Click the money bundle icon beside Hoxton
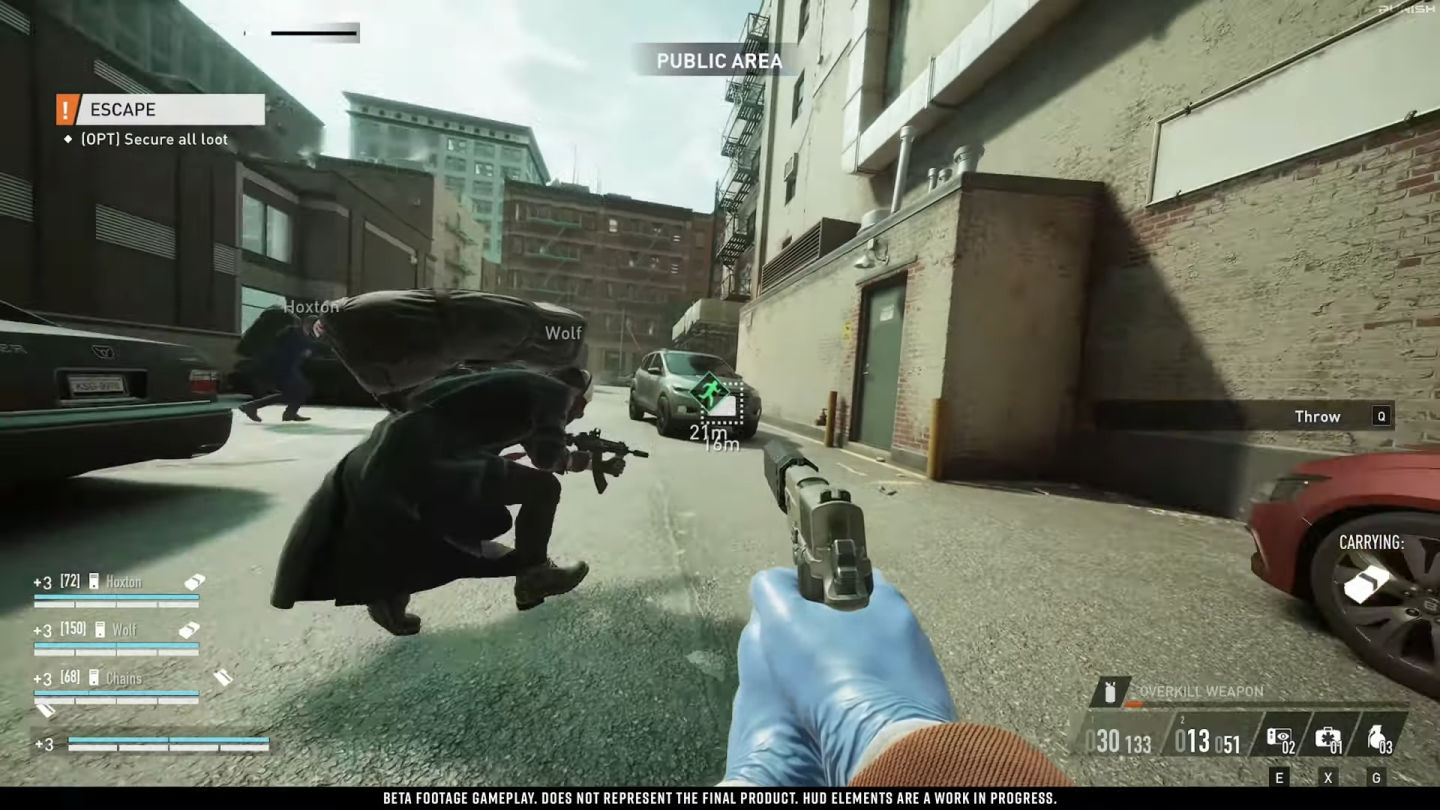1440x810 pixels. tap(195, 583)
